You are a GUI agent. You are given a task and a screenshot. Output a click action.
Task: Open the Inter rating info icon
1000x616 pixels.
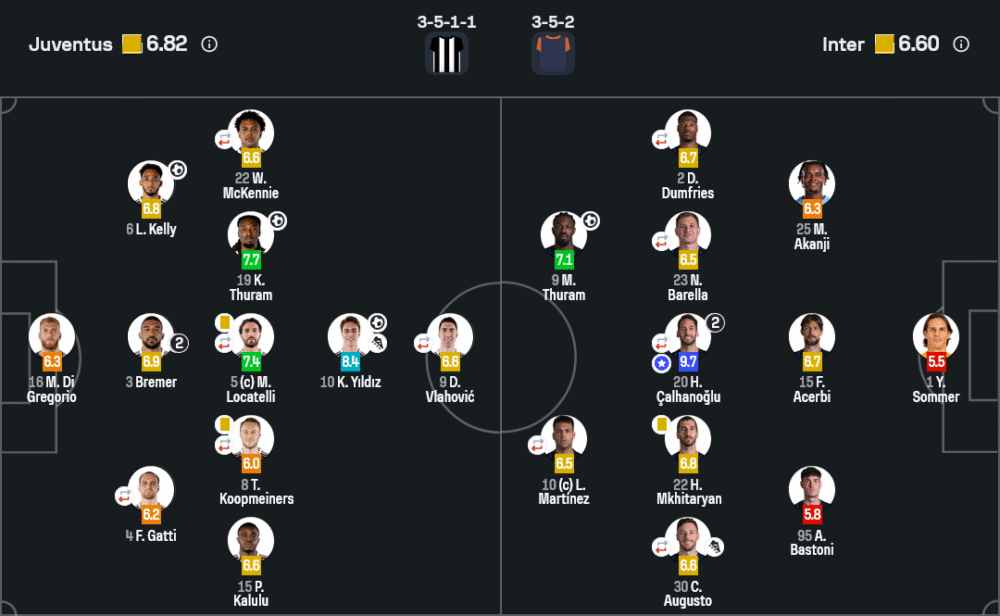tap(961, 44)
